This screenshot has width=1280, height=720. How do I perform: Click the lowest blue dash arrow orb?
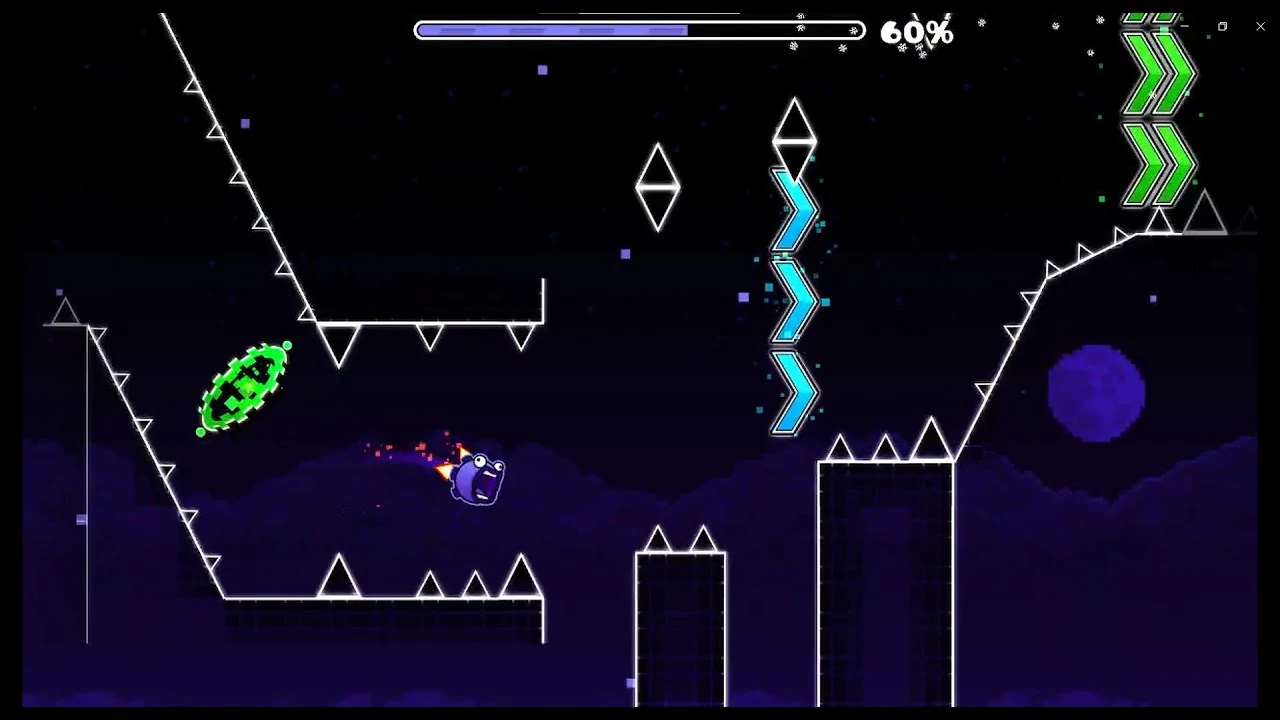(x=789, y=392)
